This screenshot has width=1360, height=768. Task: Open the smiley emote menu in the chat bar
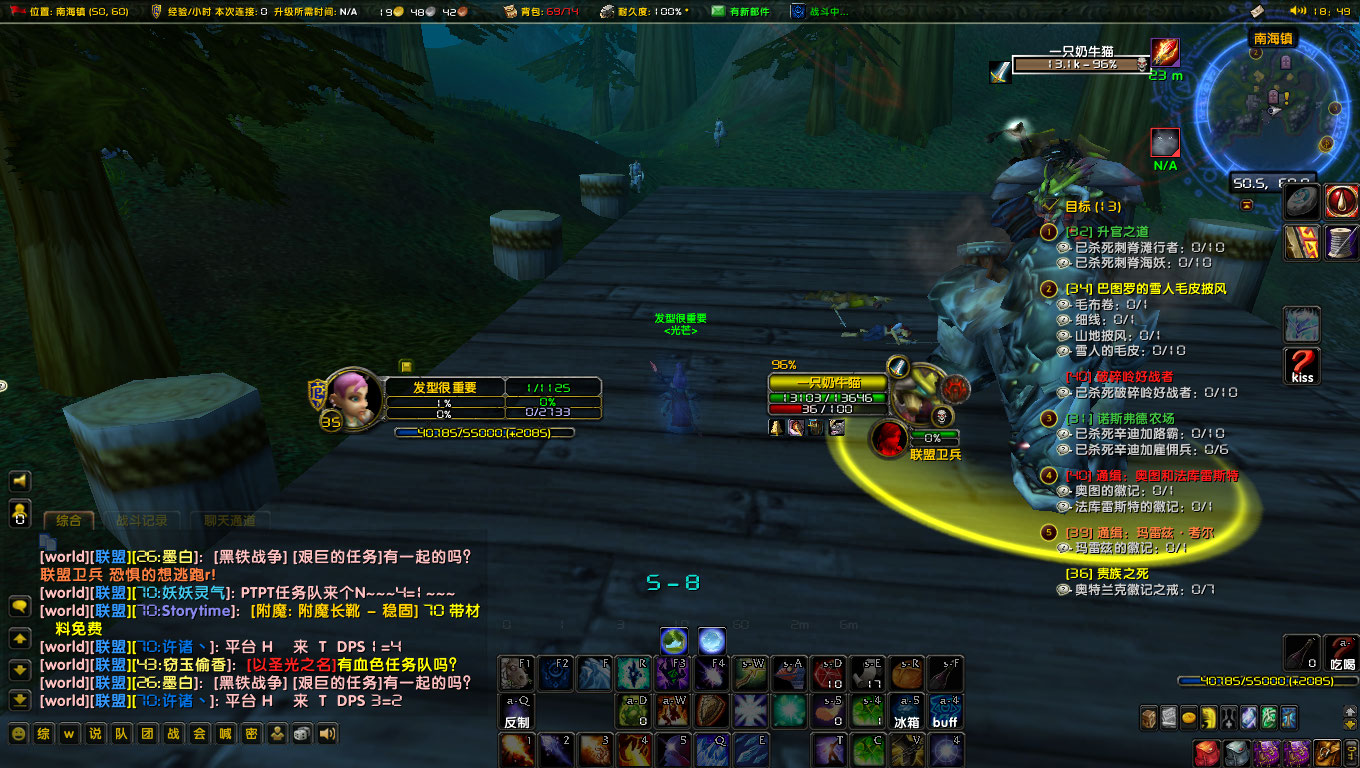pyautogui.click(x=17, y=733)
